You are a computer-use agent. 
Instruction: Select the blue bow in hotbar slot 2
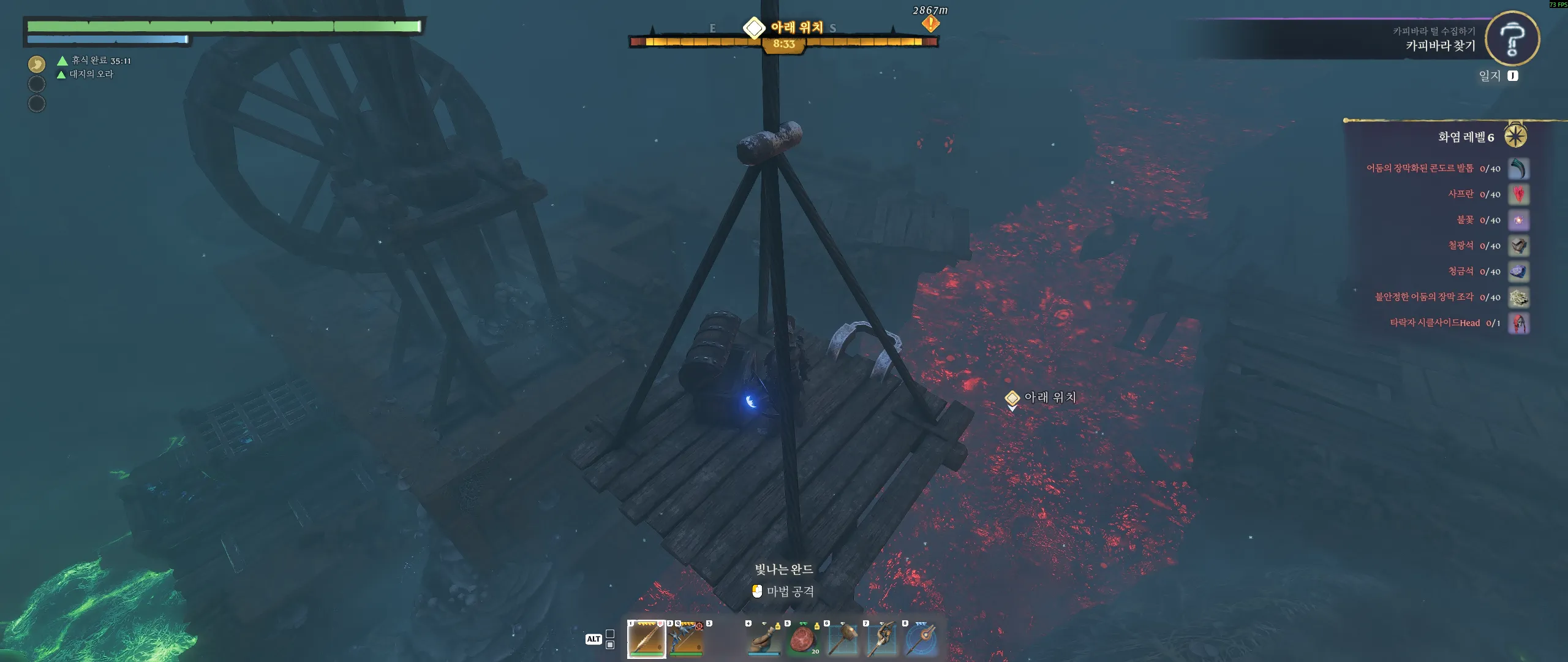[685, 639]
